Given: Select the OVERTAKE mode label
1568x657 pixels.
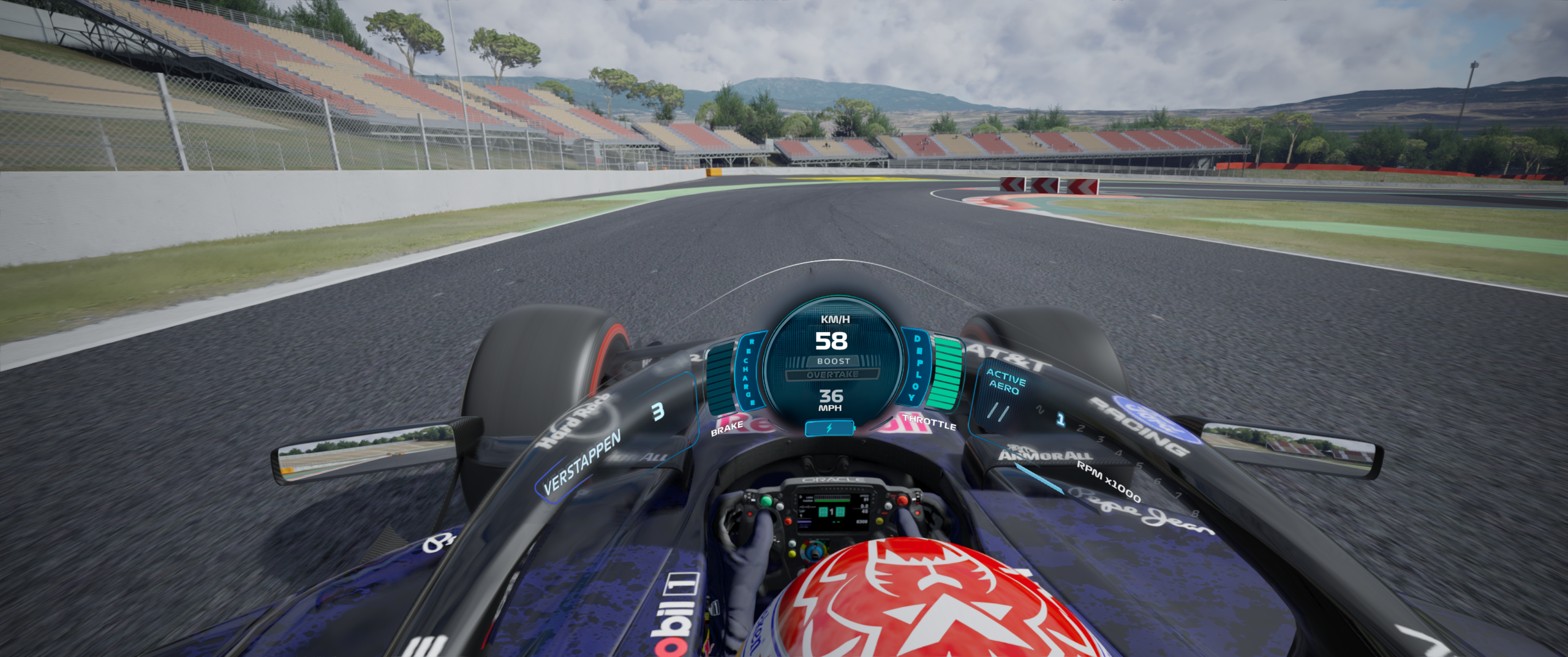Looking at the screenshot, I should coord(832,374).
